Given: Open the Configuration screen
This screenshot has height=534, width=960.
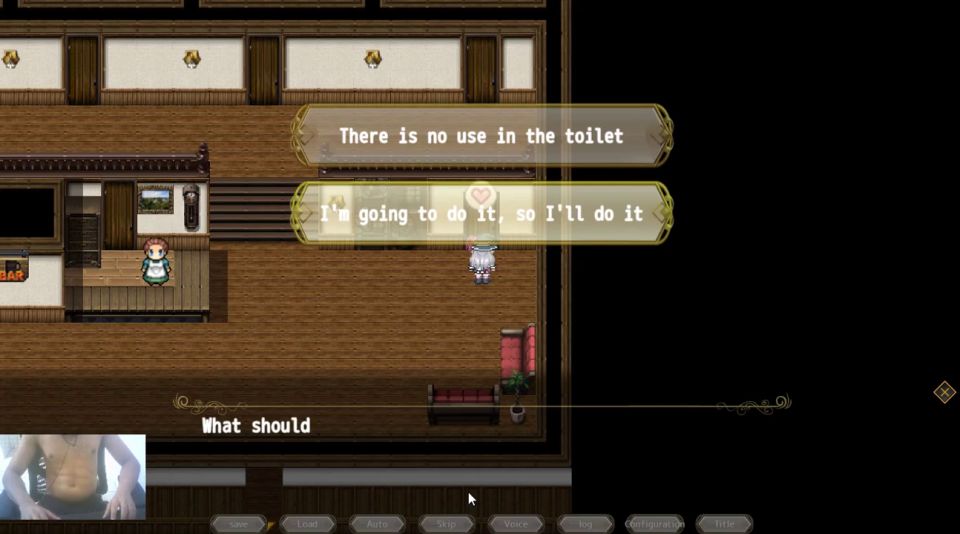Looking at the screenshot, I should [x=655, y=524].
